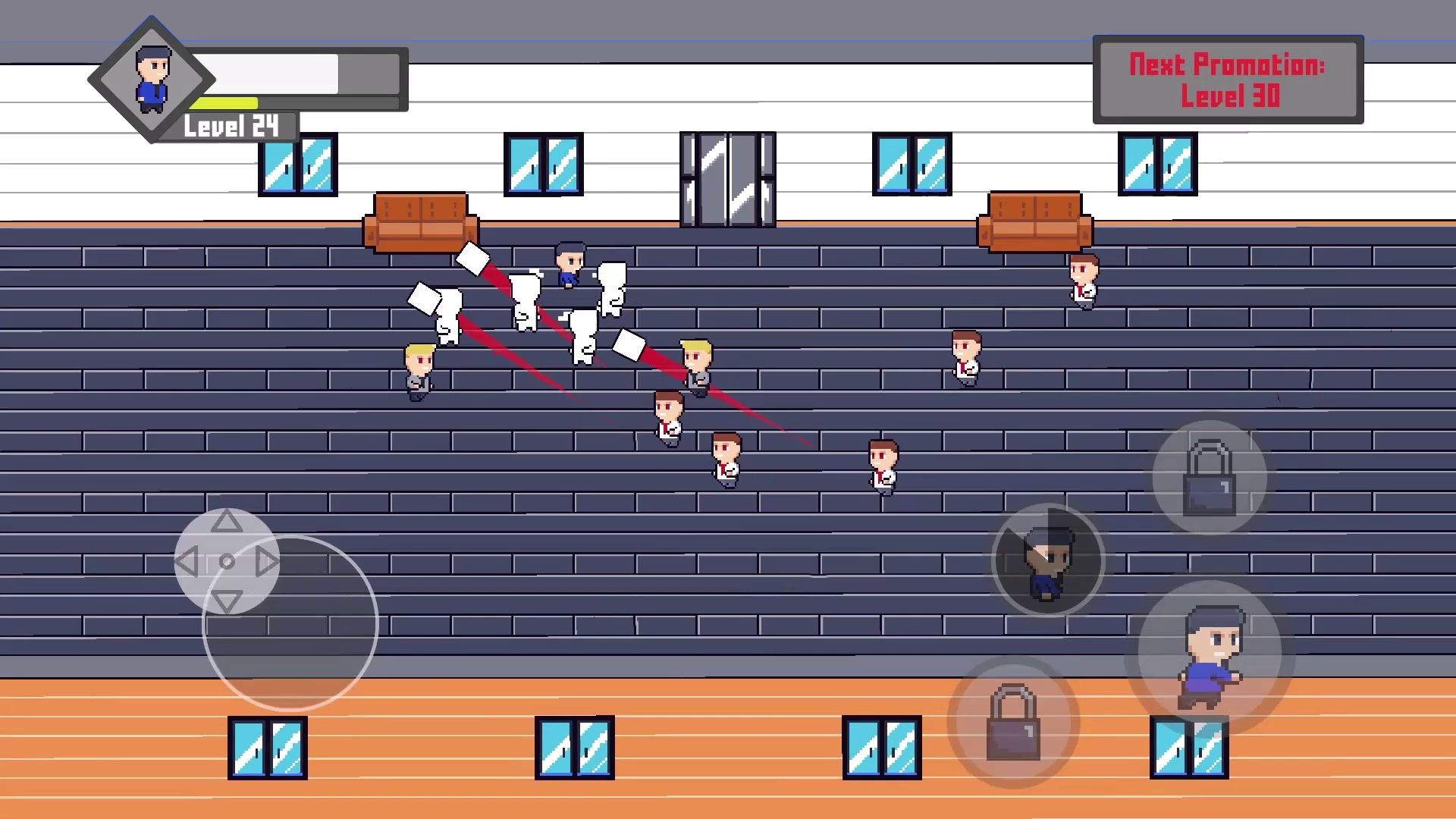This screenshot has width=1456, height=819.
Task: Tap the left arrow on the movement pad
Action: click(187, 562)
